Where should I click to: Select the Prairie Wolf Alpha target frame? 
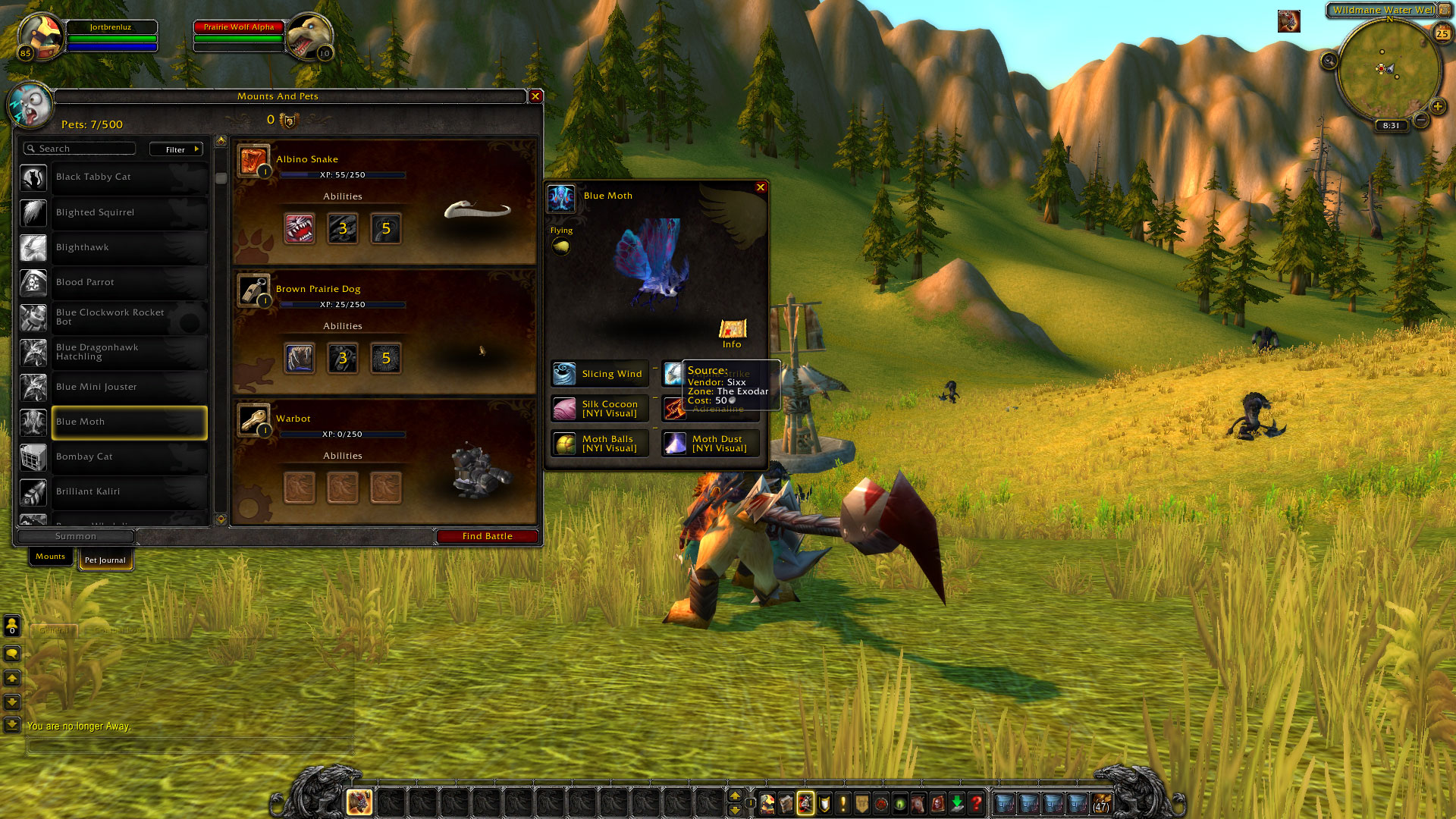click(x=239, y=27)
